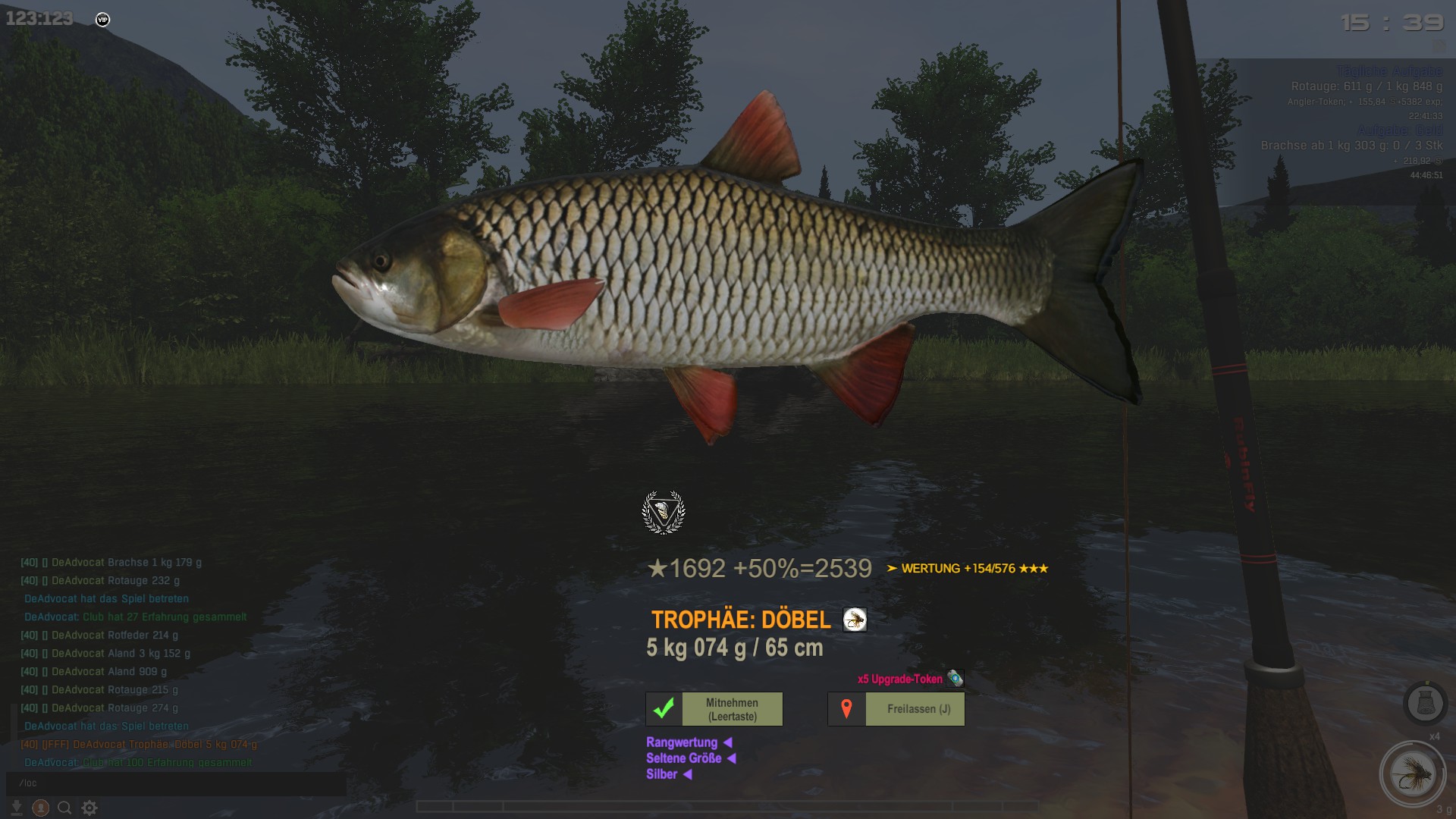Open the Rangwertung ranking link
Screen dimensions: 1456x819
682,742
